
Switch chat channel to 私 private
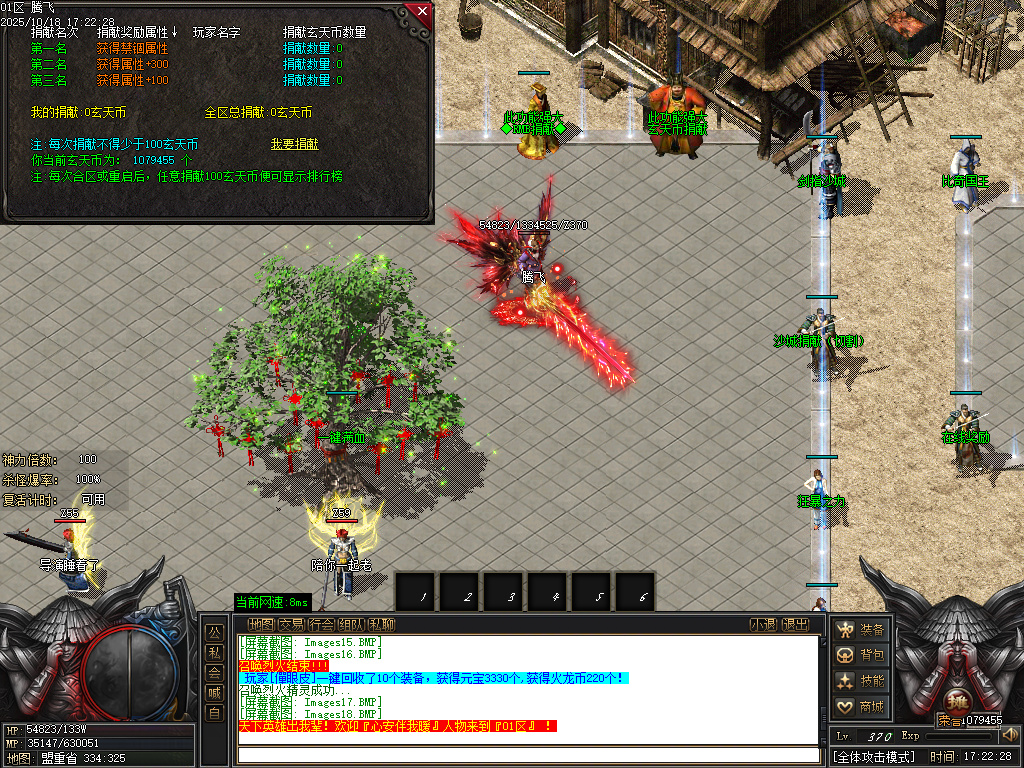point(214,653)
